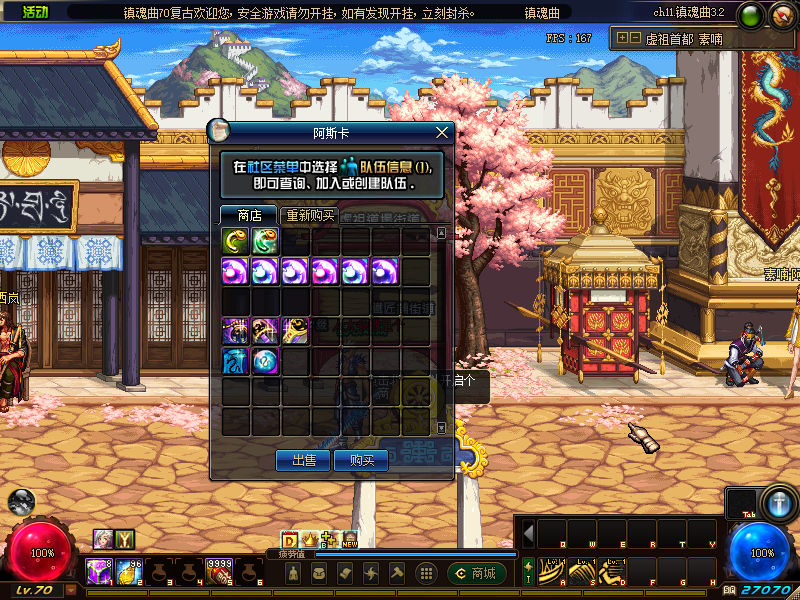Screen dimensions: 800x600
Task: Click the 出售 sell button
Action: pyautogui.click(x=304, y=460)
